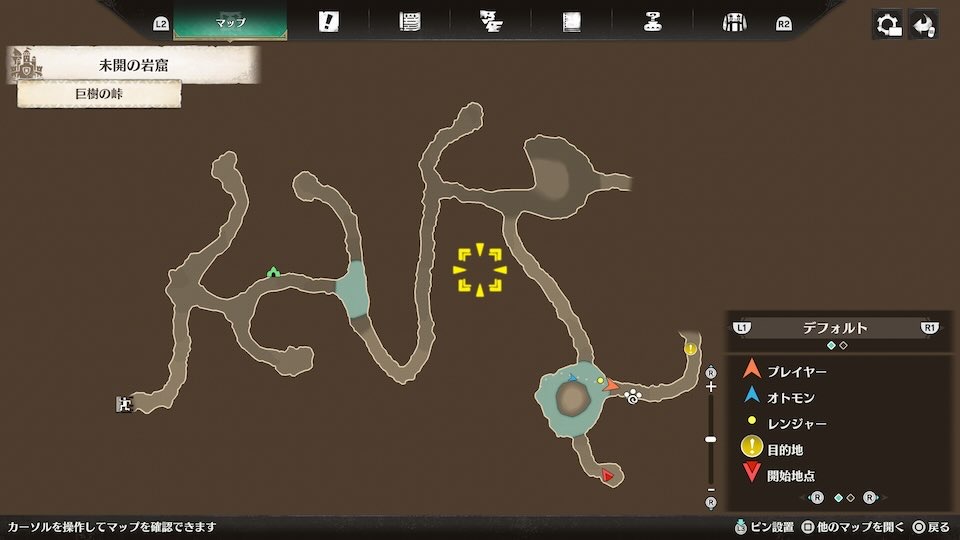Open the notebook tab

click(572, 22)
